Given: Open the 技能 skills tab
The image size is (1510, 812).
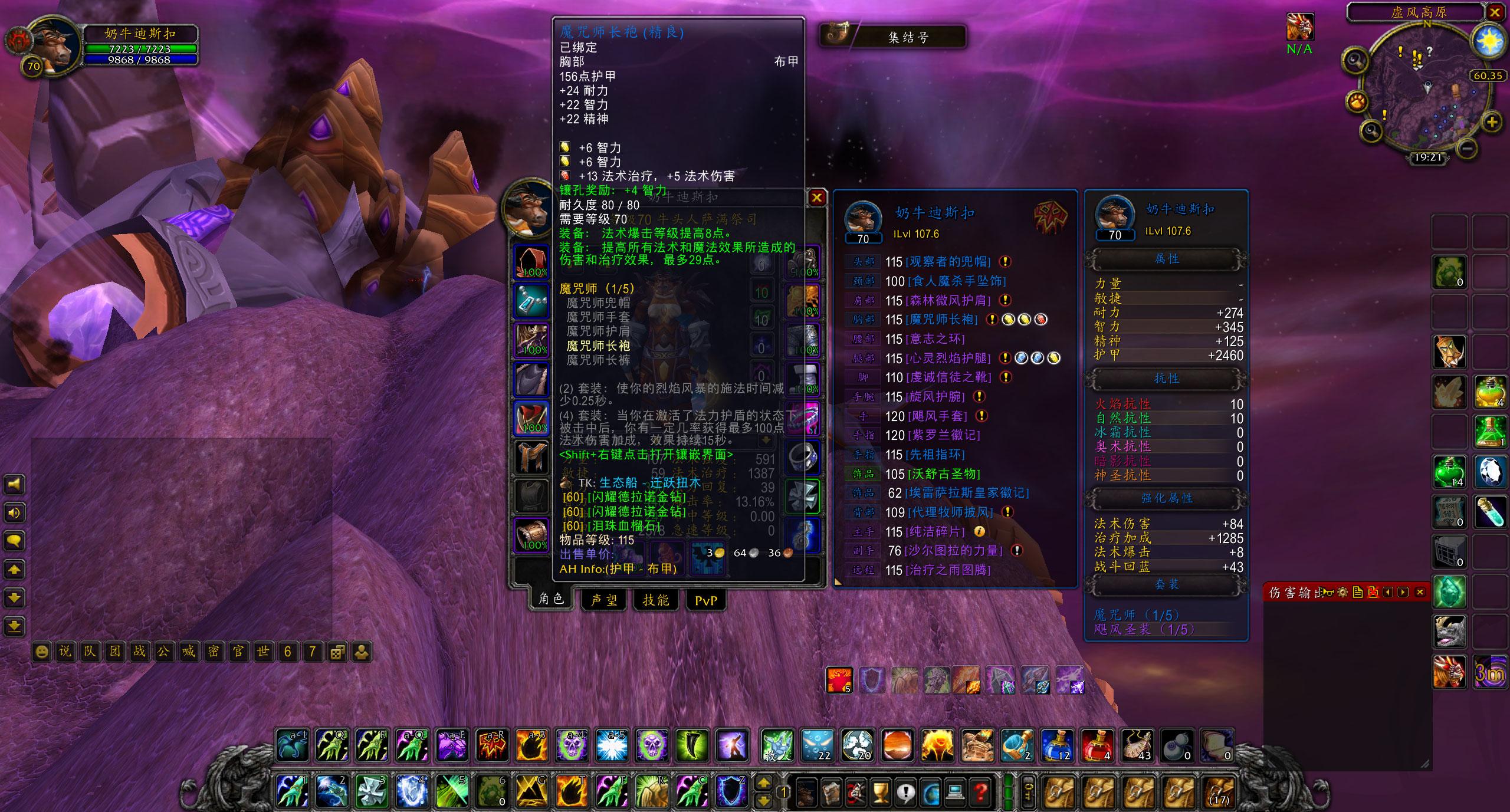Looking at the screenshot, I should (655, 600).
